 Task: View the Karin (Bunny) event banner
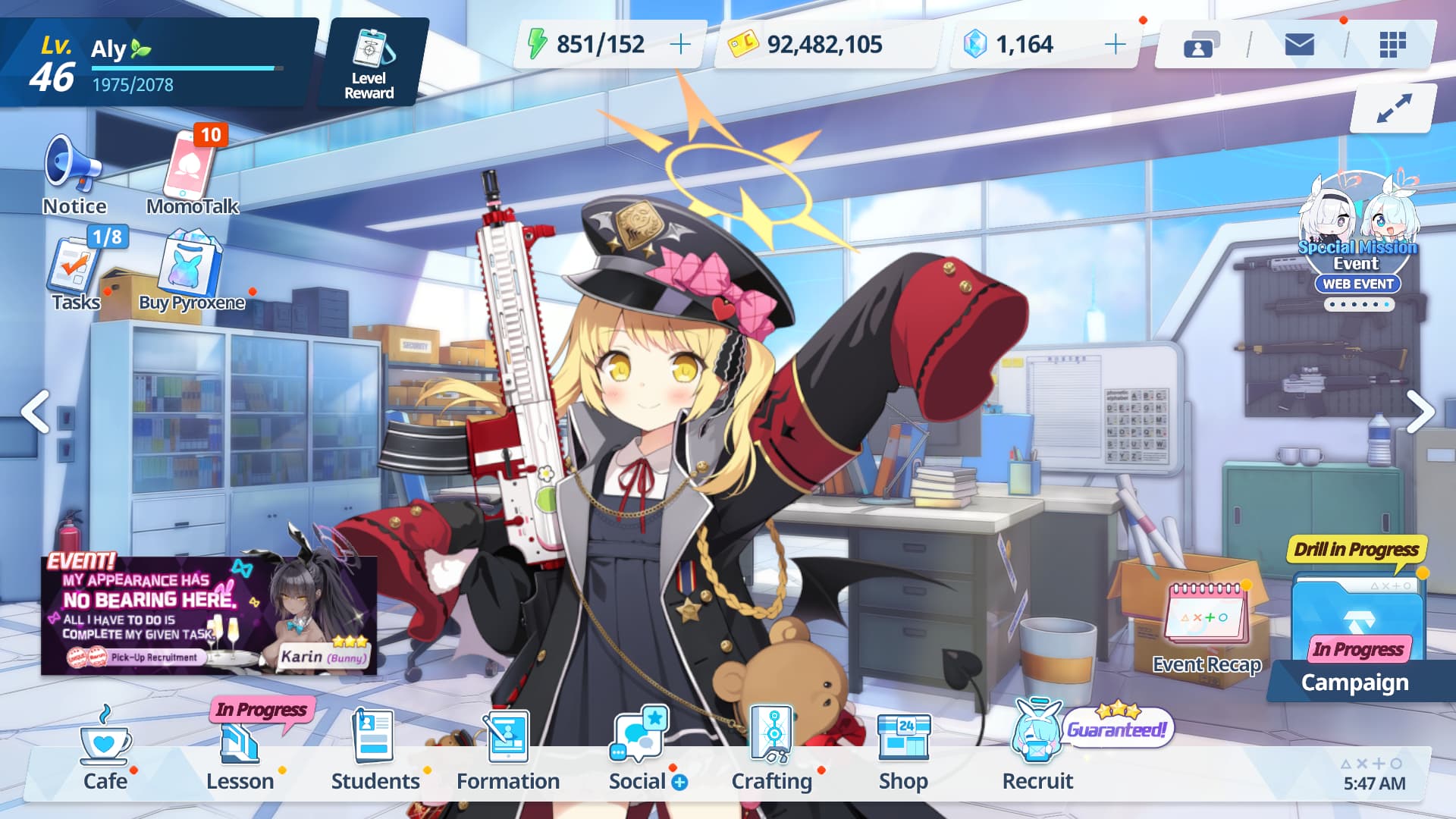pyautogui.click(x=209, y=616)
